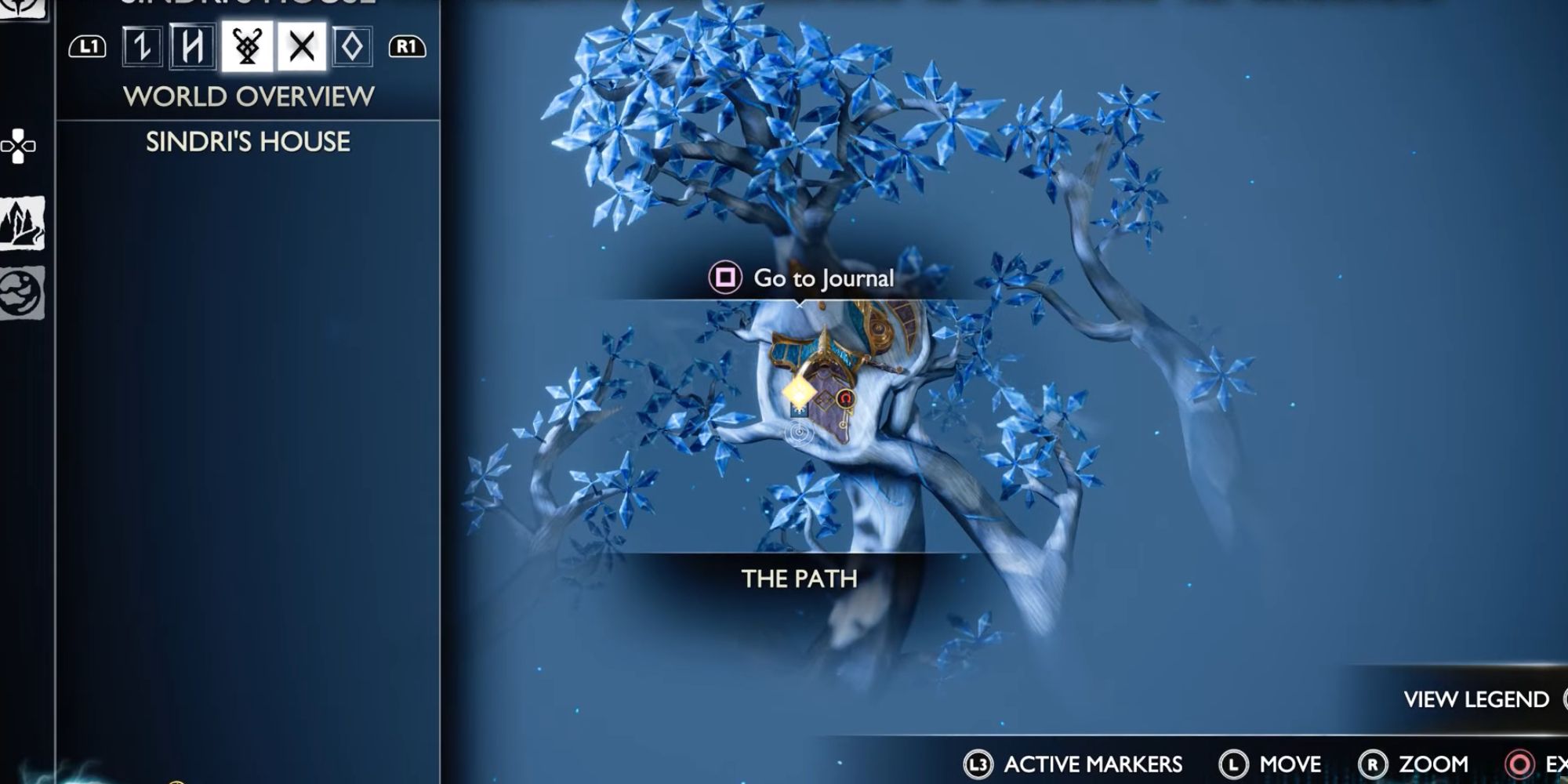Select the mountain region map icon

[x=24, y=222]
